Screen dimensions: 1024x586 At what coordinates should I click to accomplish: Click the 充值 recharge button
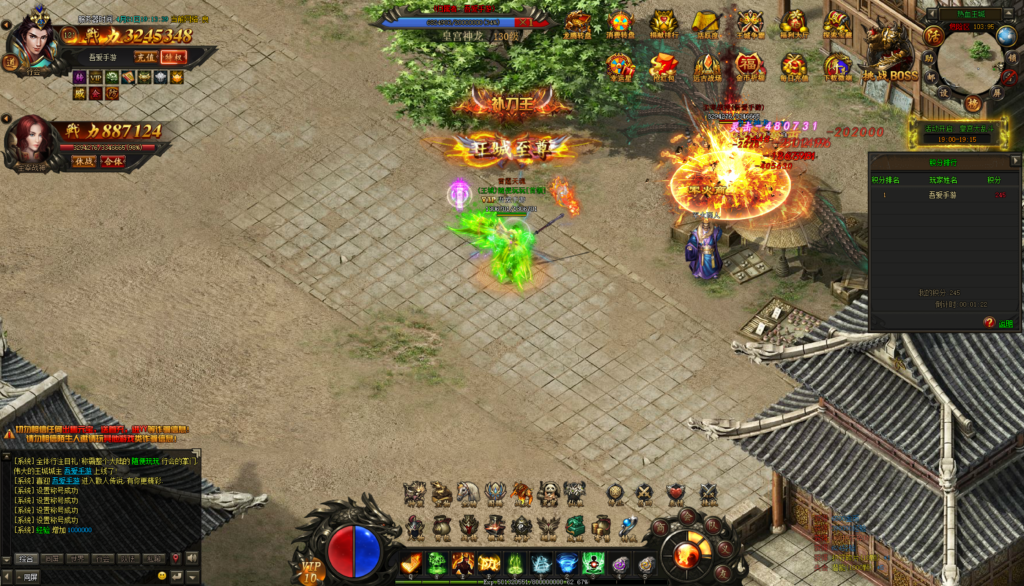pos(146,57)
